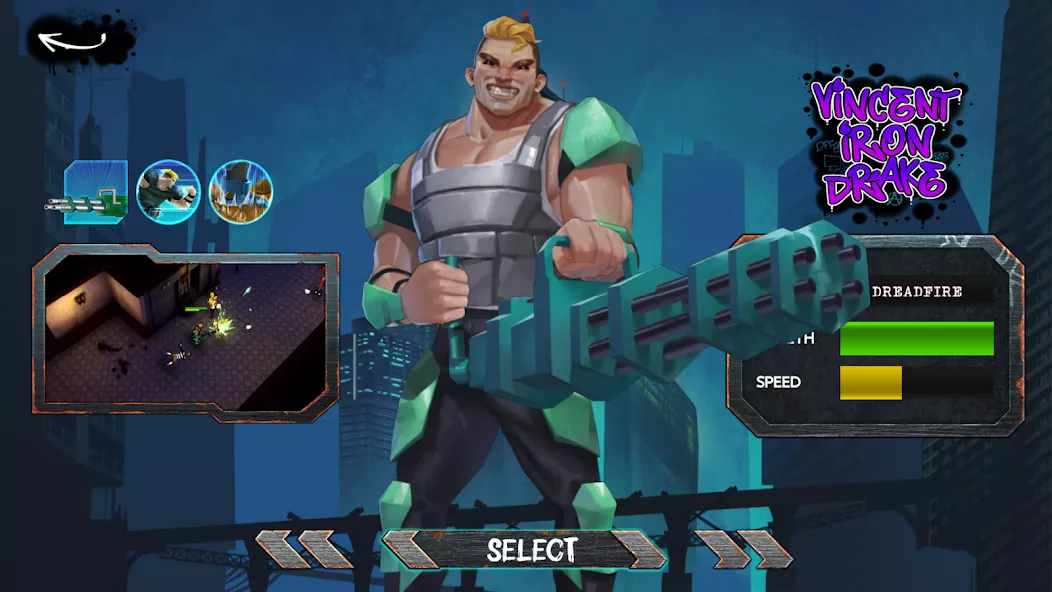Show previous character with left chevrons
This screenshot has width=1052, height=592.
pyautogui.click(x=303, y=550)
